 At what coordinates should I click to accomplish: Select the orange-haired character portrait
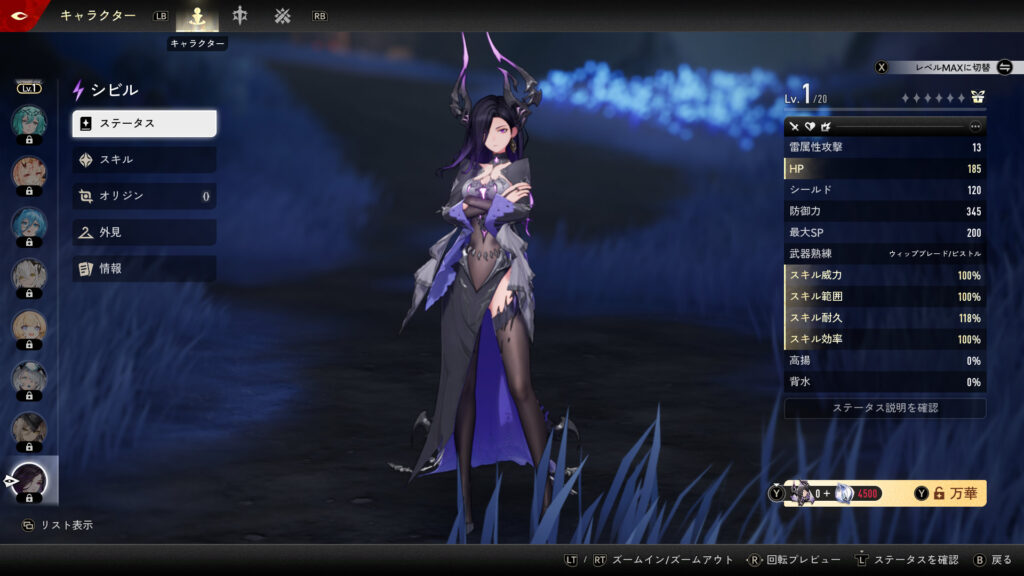coord(29,172)
